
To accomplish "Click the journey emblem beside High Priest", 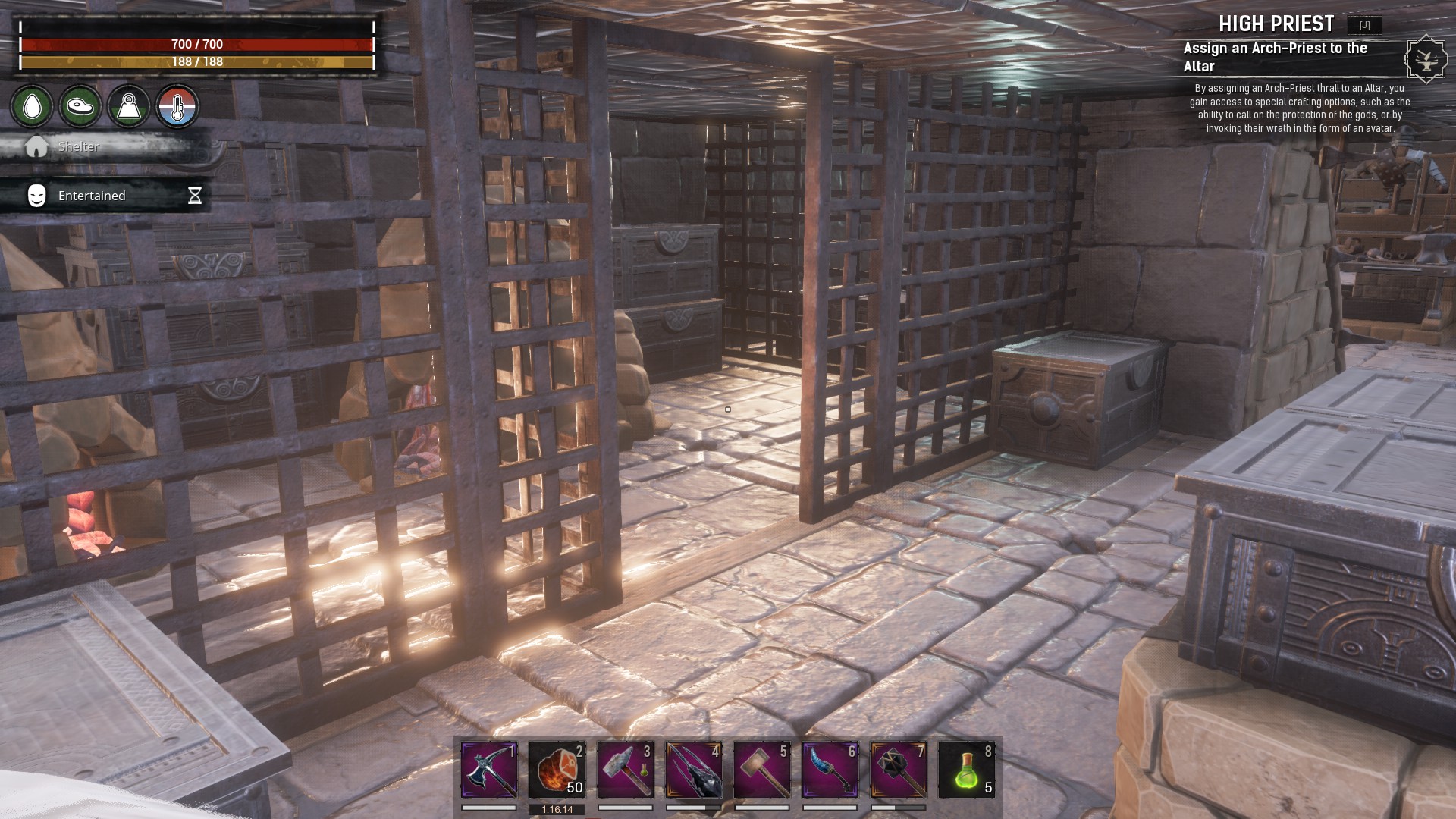I will coord(1426,58).
